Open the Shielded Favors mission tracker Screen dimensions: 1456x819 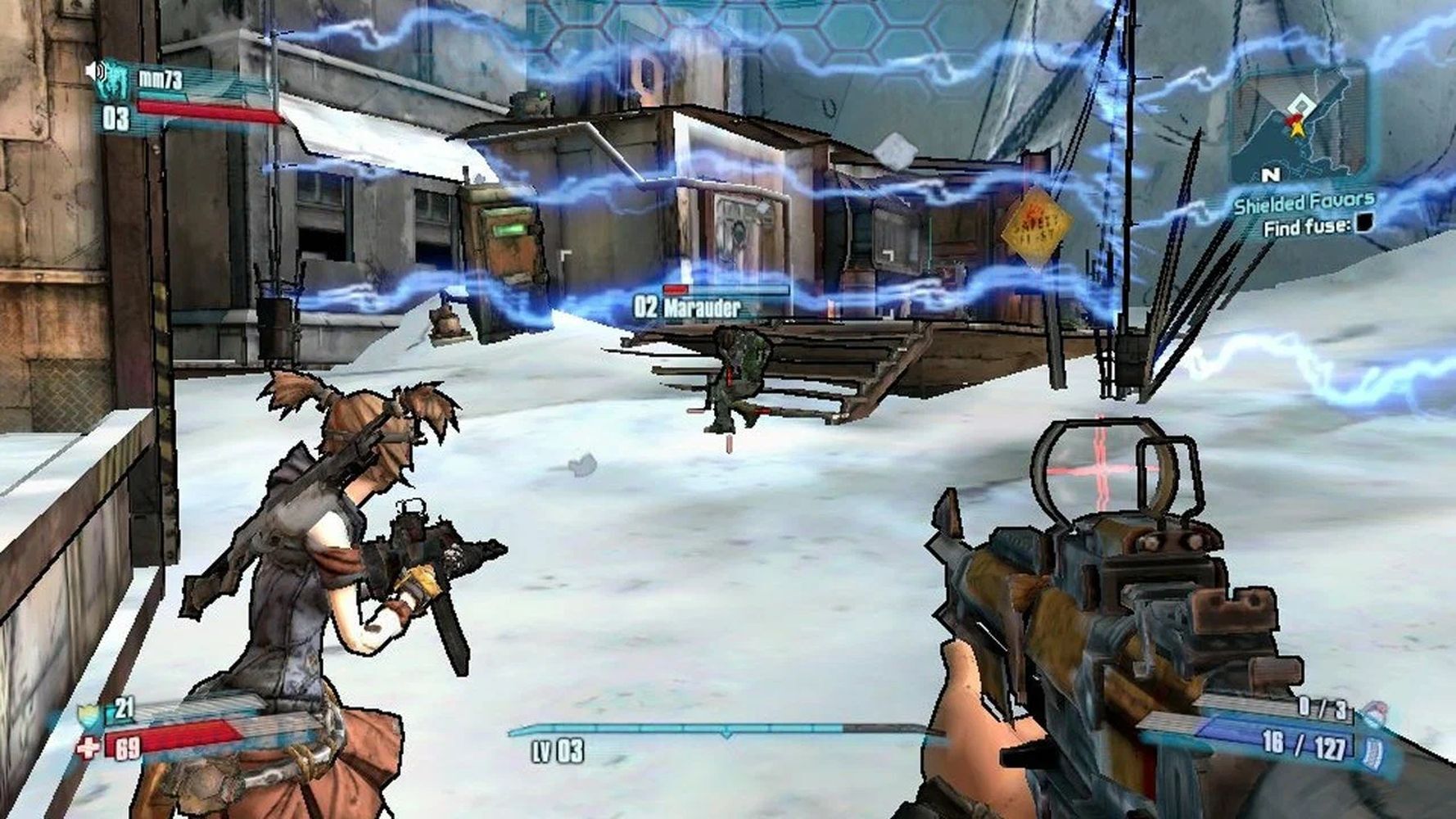(1304, 201)
